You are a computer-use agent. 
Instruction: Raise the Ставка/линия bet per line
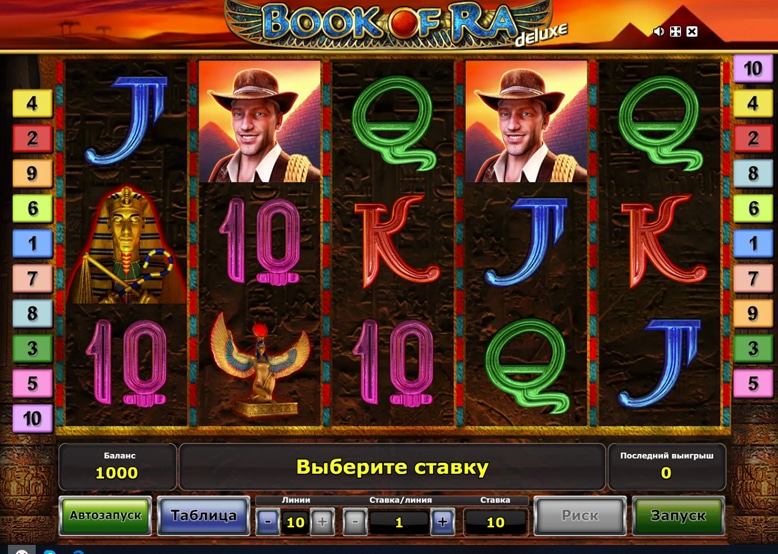coord(443,521)
